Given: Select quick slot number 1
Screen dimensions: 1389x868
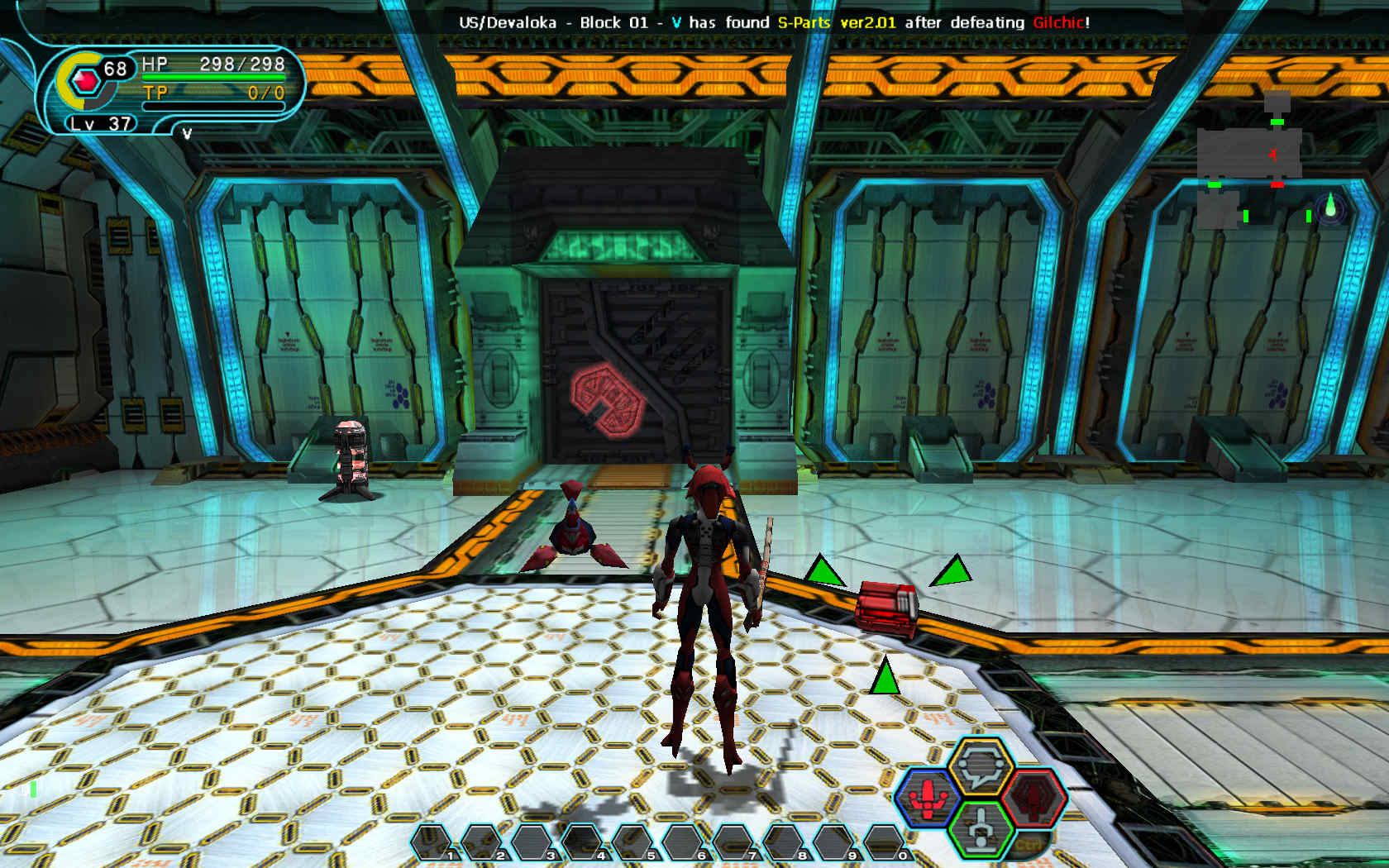Looking at the screenshot, I should 432,842.
